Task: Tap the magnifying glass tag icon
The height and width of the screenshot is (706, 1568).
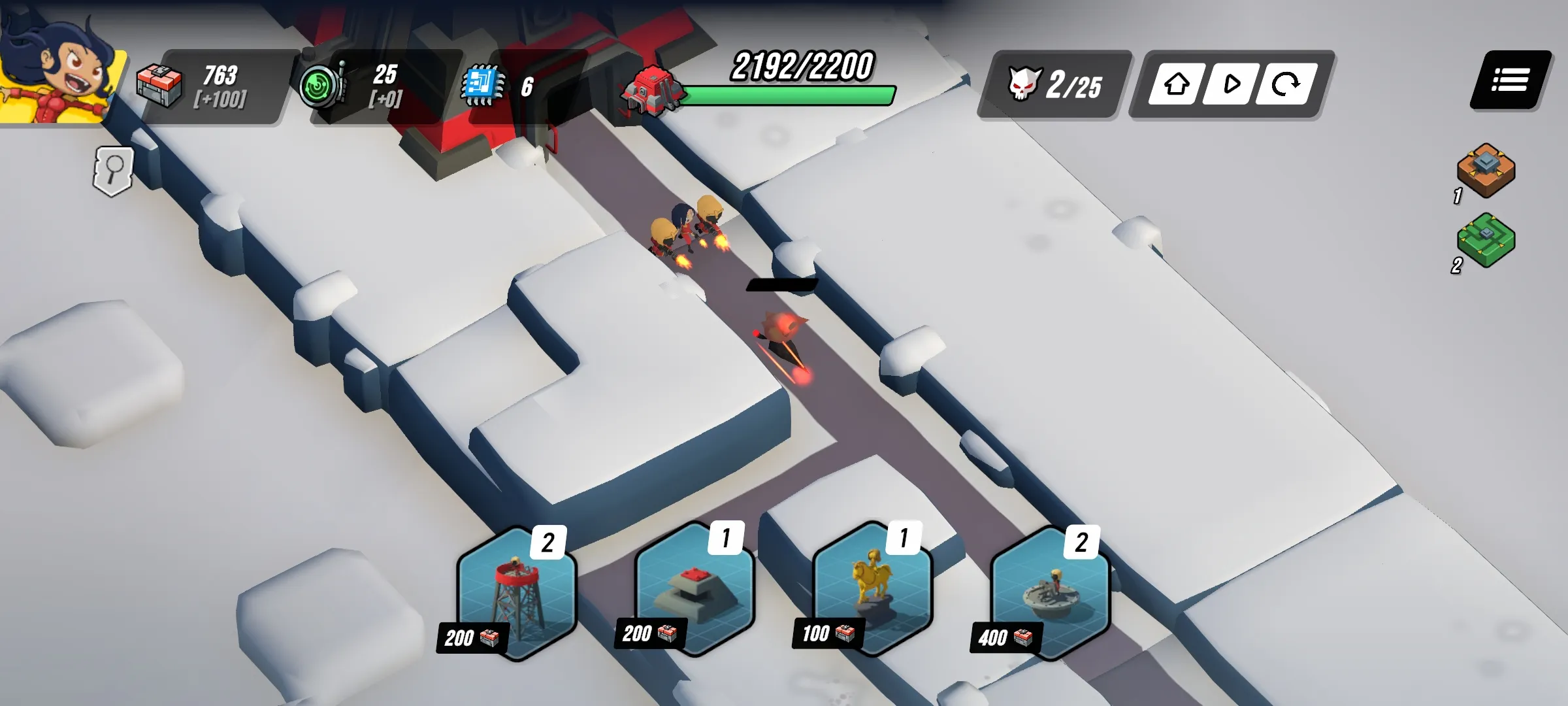Action: (x=114, y=171)
